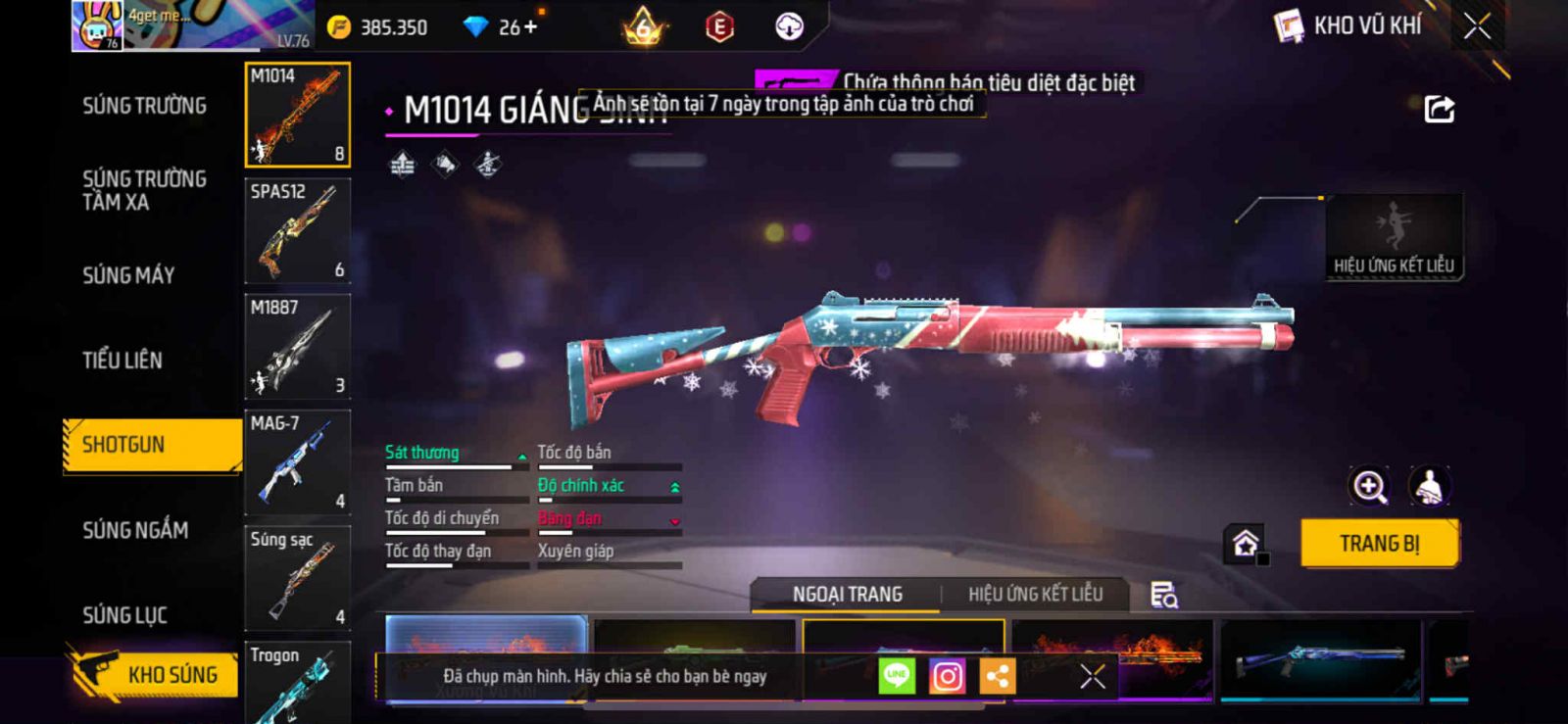Pick the M1887 weapon thumbnail
The height and width of the screenshot is (724, 1568).
coord(297,347)
